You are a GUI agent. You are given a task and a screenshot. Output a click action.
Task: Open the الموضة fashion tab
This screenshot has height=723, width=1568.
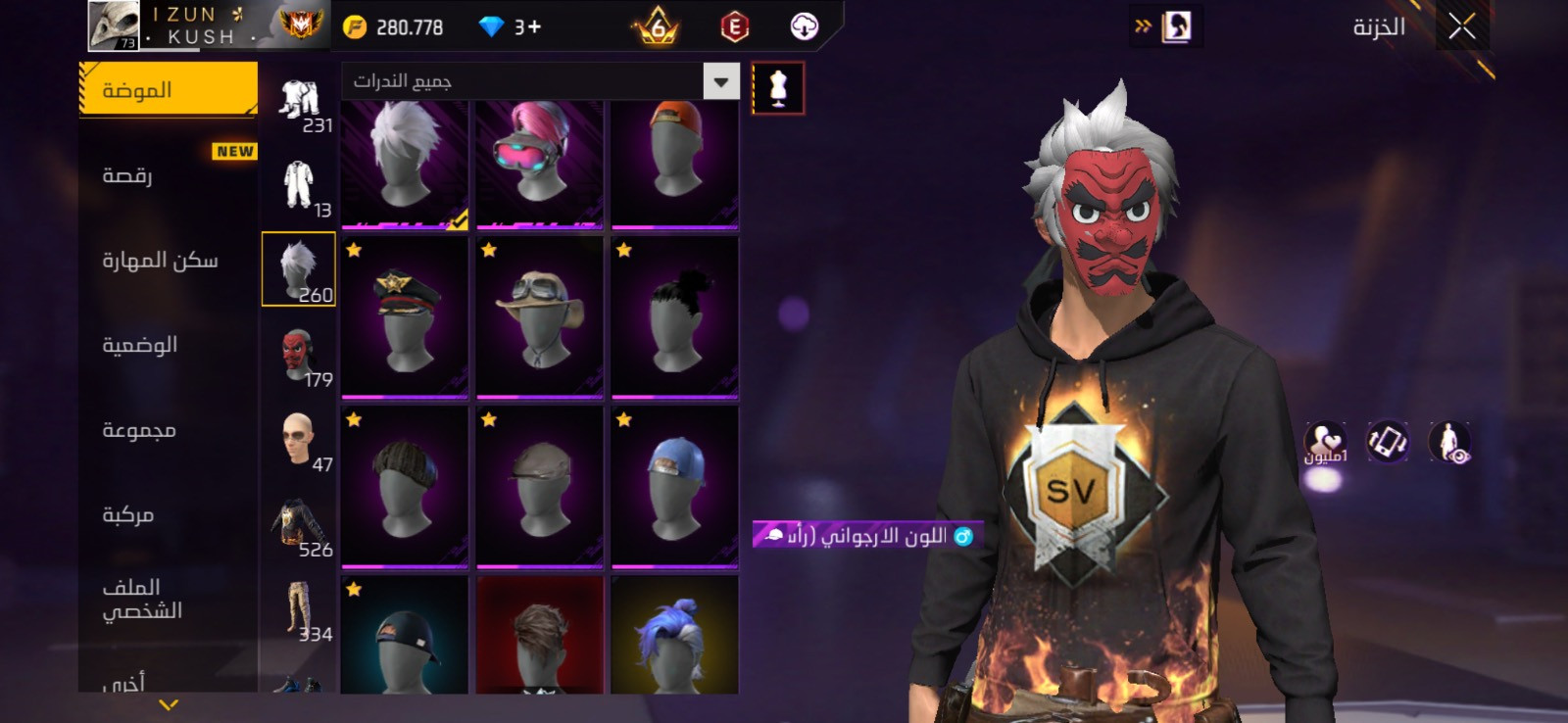click(x=167, y=90)
